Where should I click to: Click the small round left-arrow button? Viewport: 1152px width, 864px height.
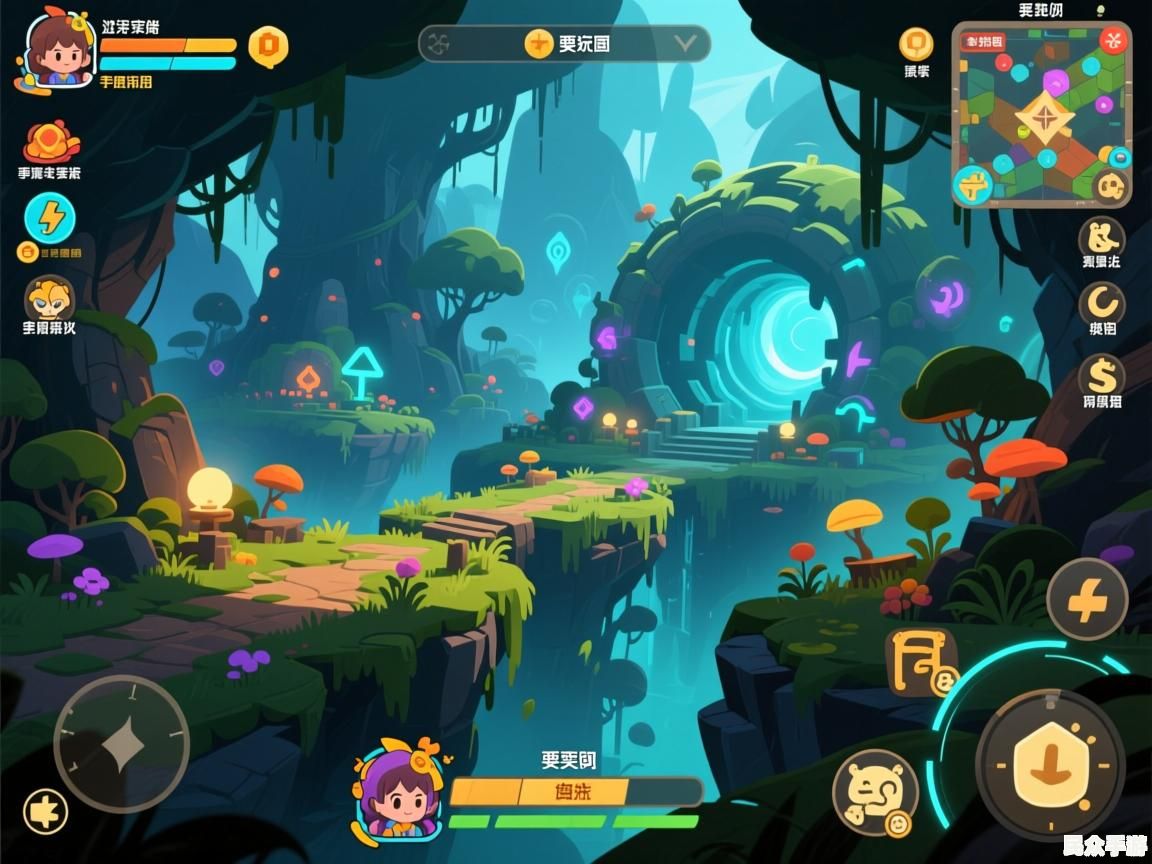point(45,811)
